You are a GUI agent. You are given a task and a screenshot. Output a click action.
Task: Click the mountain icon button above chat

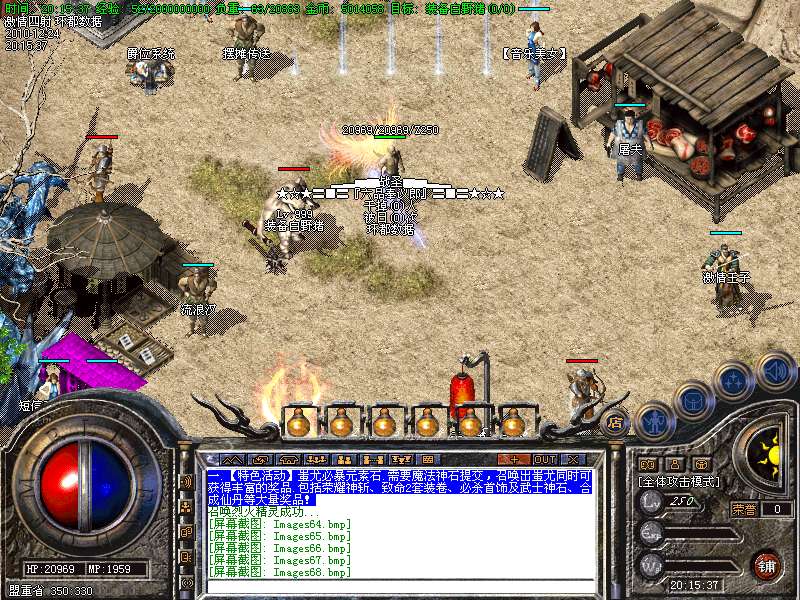point(232,459)
